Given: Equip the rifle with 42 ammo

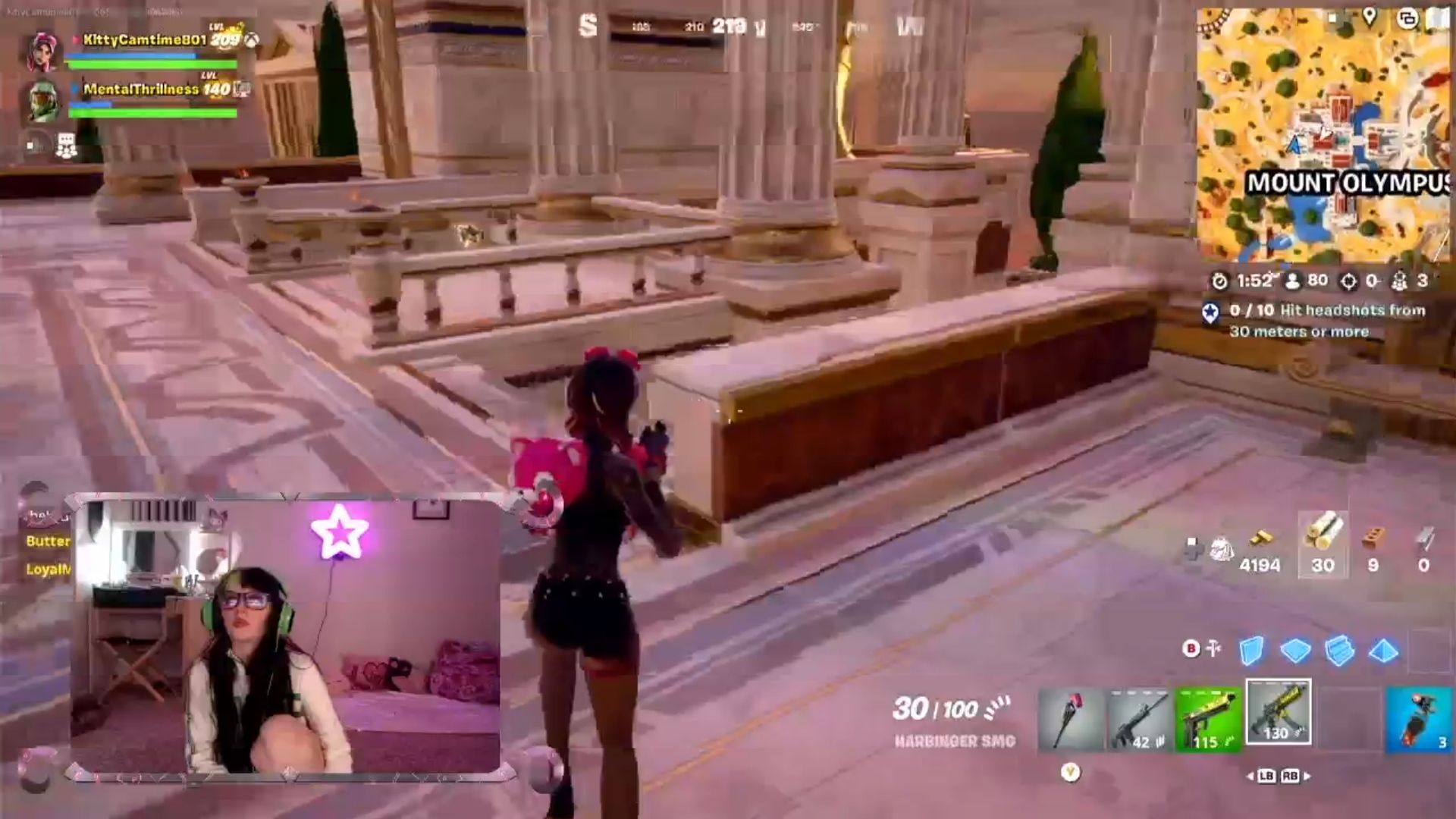Looking at the screenshot, I should 1139,719.
